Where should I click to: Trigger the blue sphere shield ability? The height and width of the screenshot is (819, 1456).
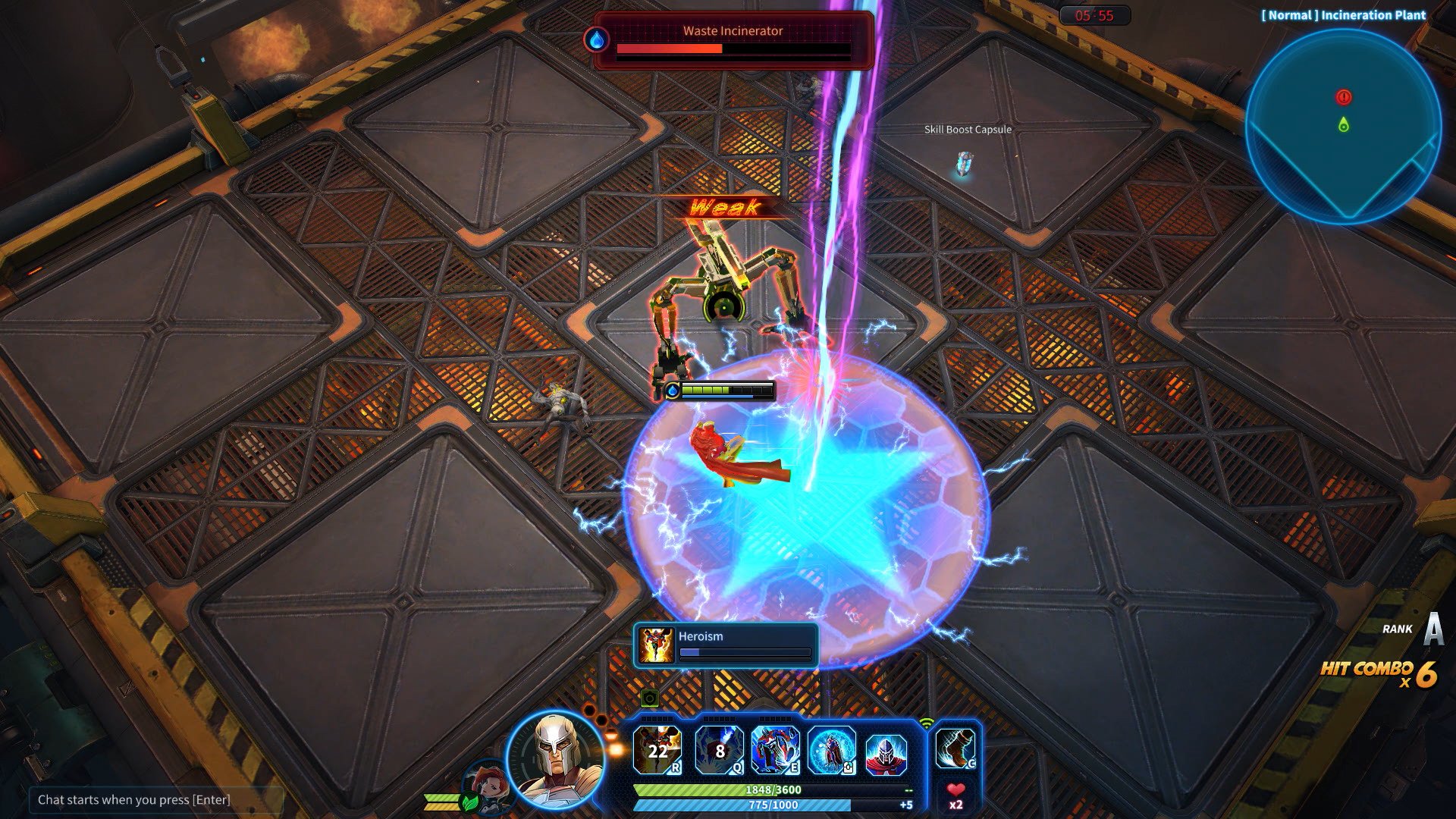tap(831, 750)
